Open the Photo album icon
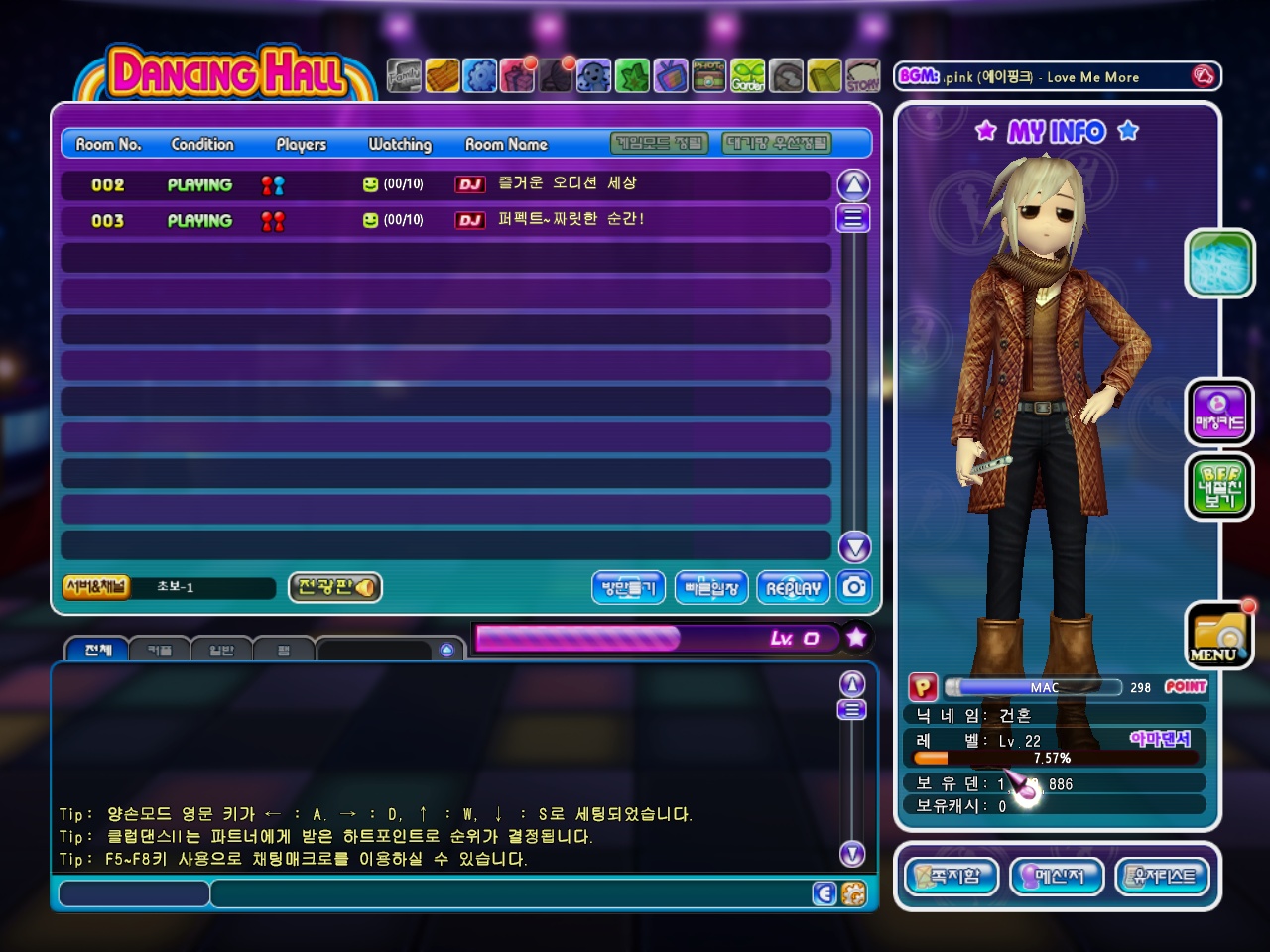The height and width of the screenshot is (952, 1270). pos(708,75)
